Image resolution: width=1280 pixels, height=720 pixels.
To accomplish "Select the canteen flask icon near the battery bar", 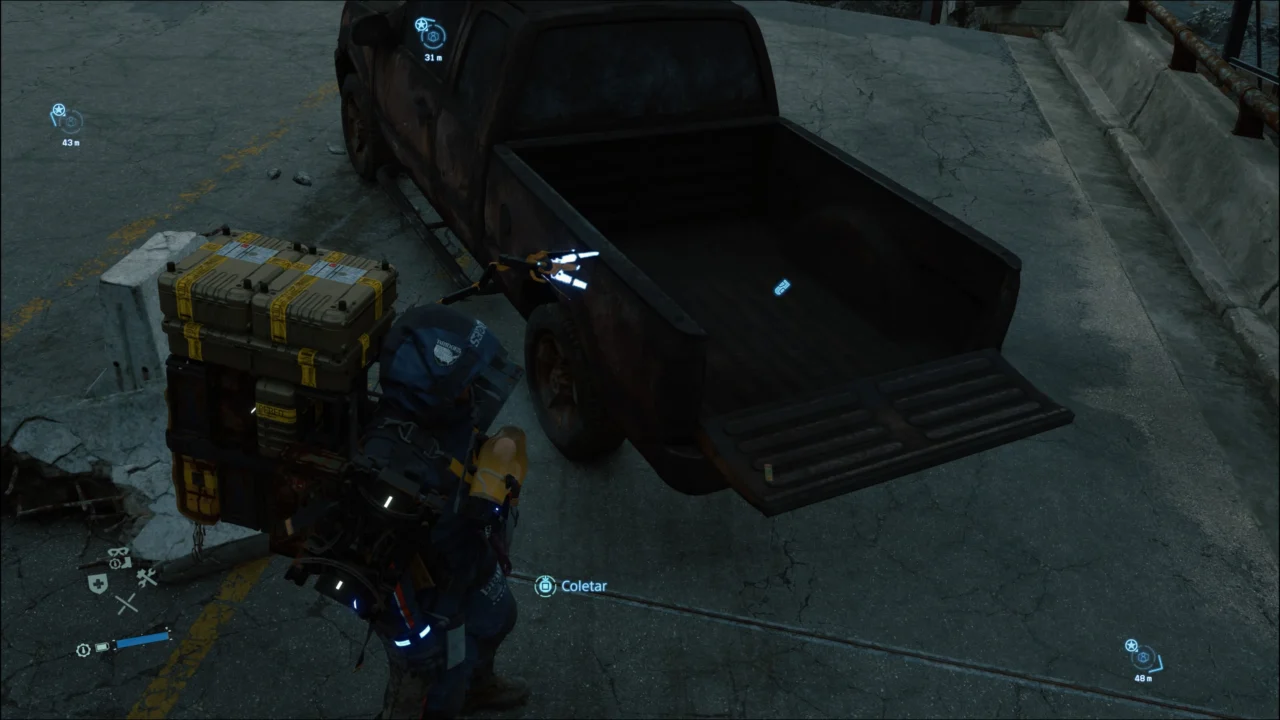I will click(102, 647).
